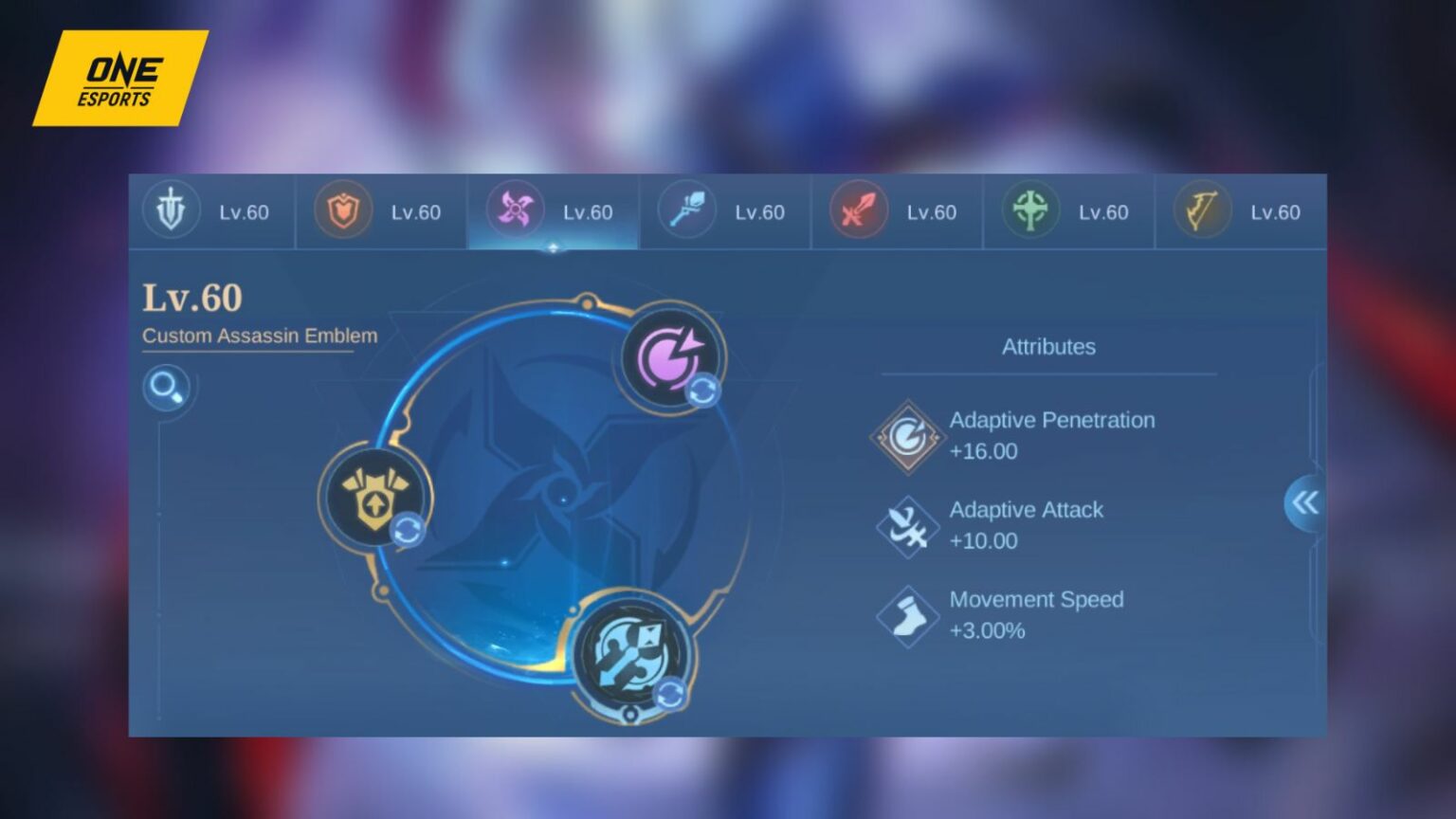The height and width of the screenshot is (819, 1456).
Task: Click the Custom Assassin Emblem label
Action: click(259, 336)
